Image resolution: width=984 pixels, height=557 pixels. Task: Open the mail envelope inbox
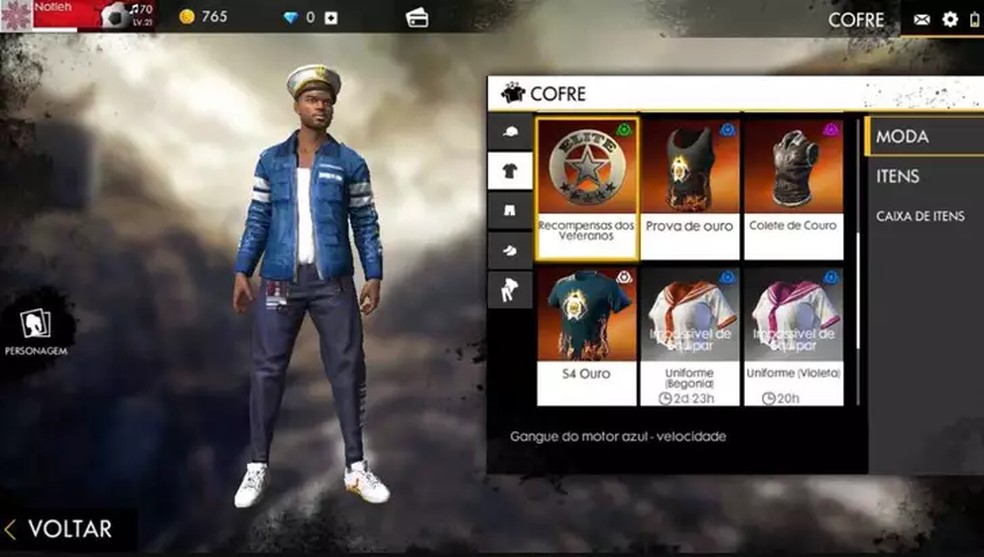921,19
